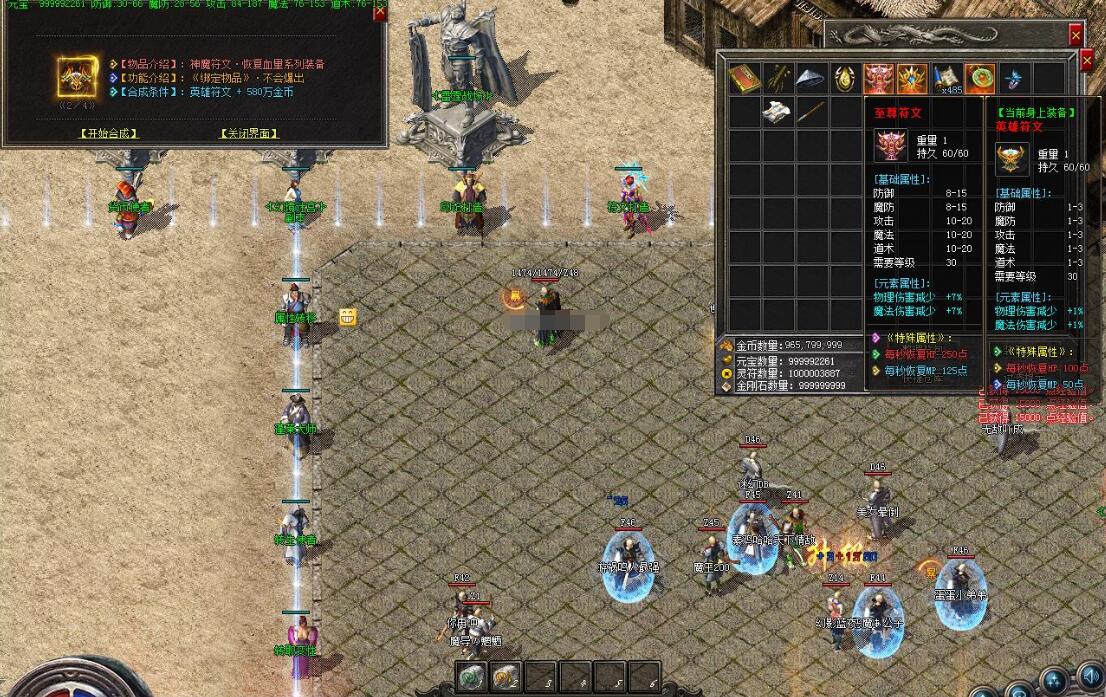This screenshot has height=697, width=1106.
Task: Close the dragon-header panel behind the bag
Action: [1076, 35]
